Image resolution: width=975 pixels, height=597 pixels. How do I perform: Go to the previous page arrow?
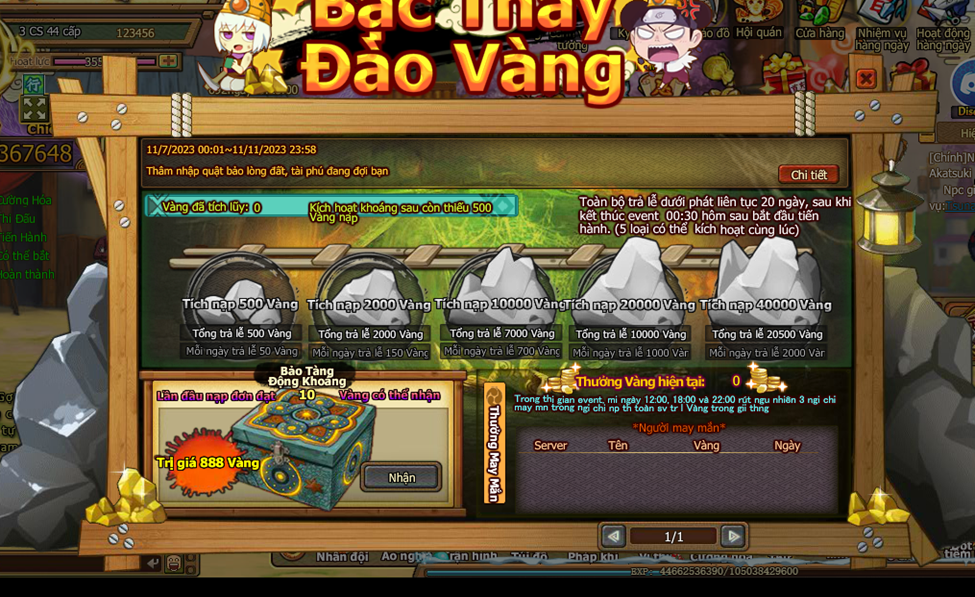click(613, 536)
